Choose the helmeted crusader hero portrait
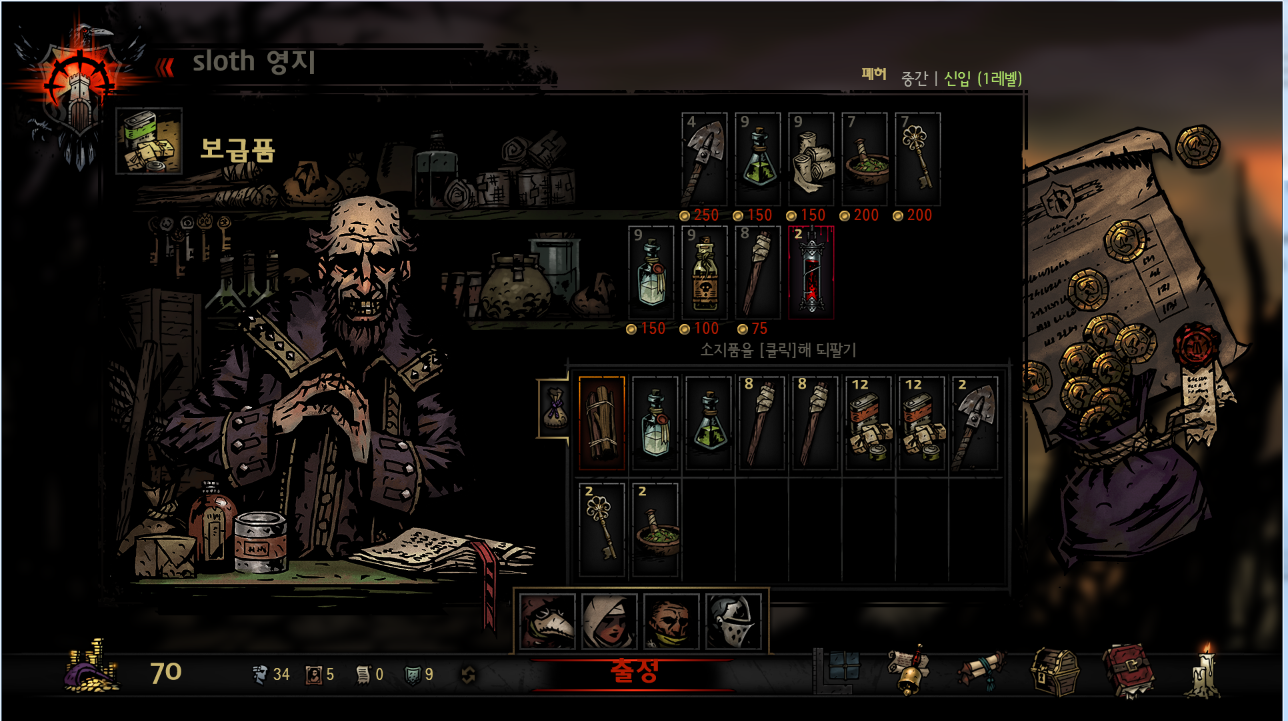 click(733, 621)
